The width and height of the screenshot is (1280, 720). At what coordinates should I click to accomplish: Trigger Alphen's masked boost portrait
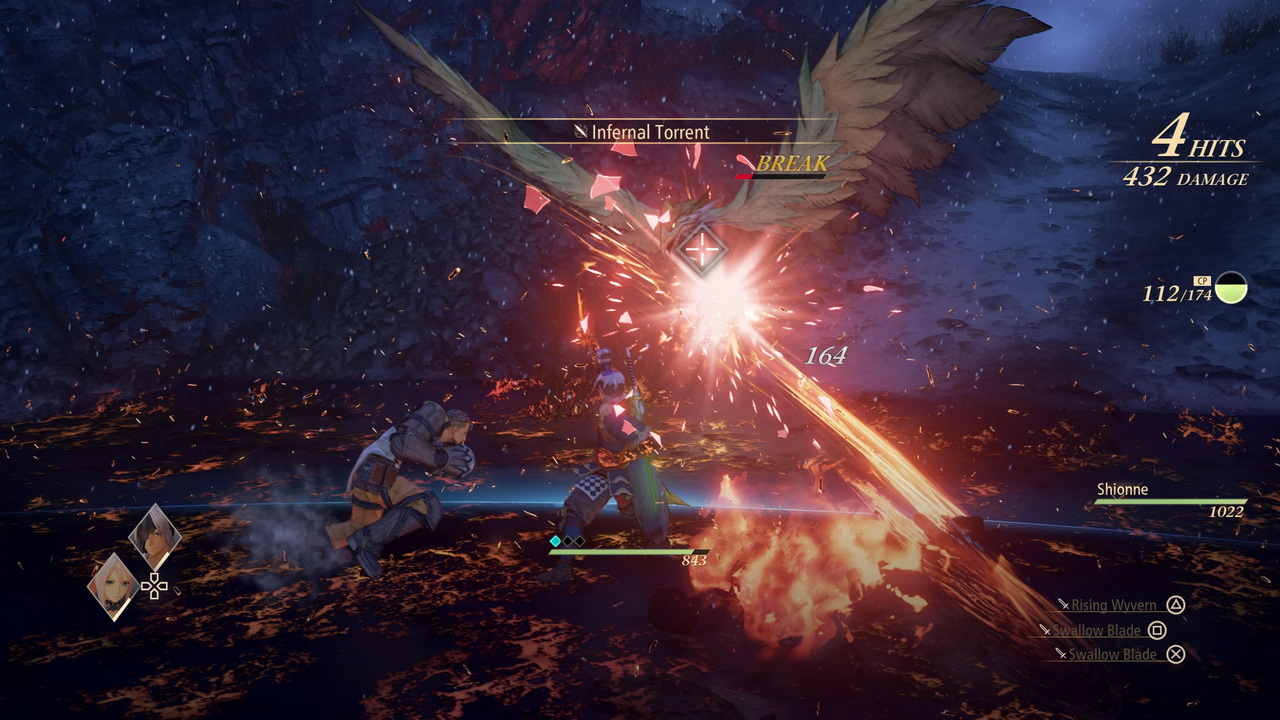(x=155, y=537)
